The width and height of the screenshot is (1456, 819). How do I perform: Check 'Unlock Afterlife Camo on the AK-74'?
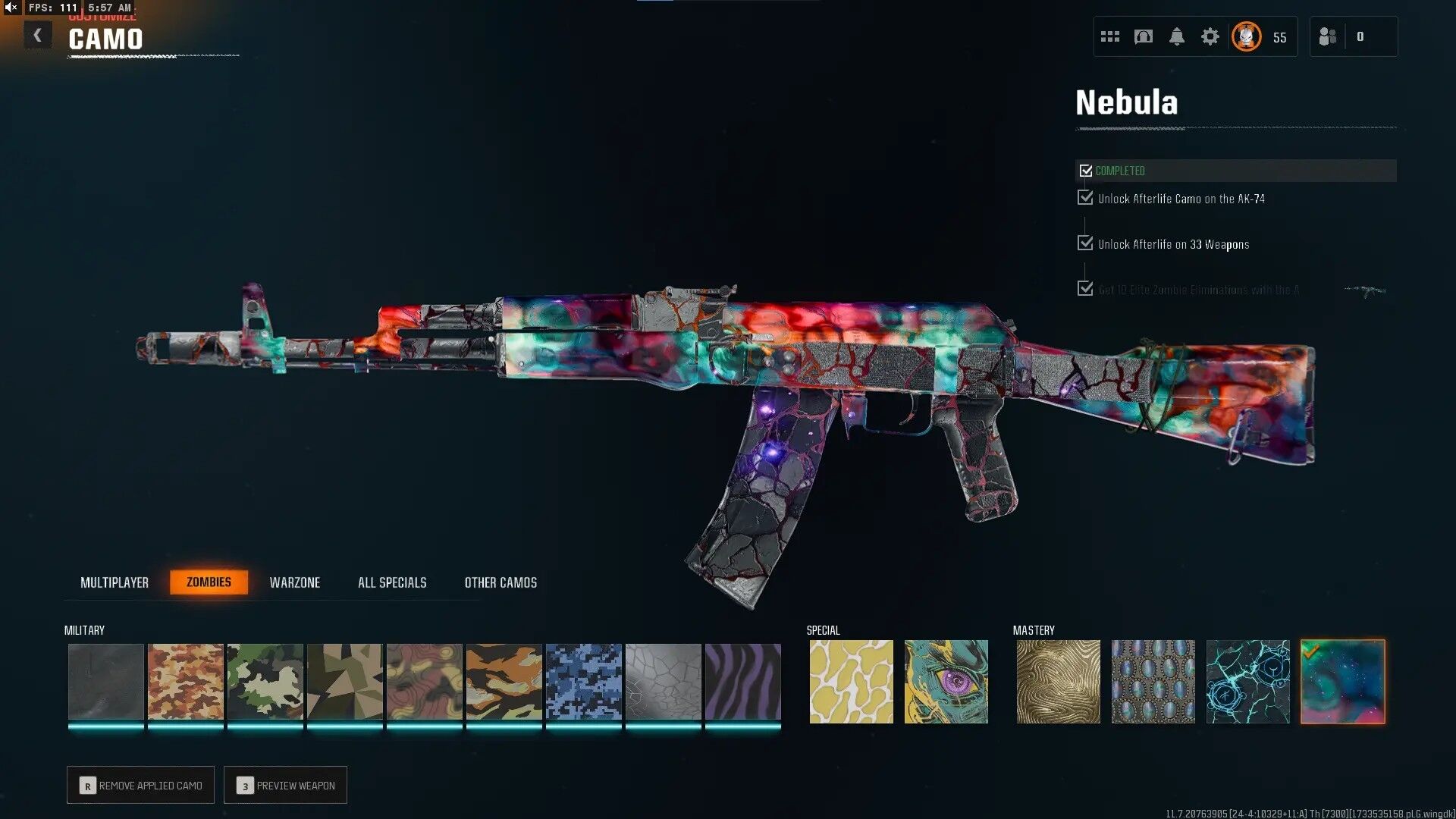[x=1084, y=198]
